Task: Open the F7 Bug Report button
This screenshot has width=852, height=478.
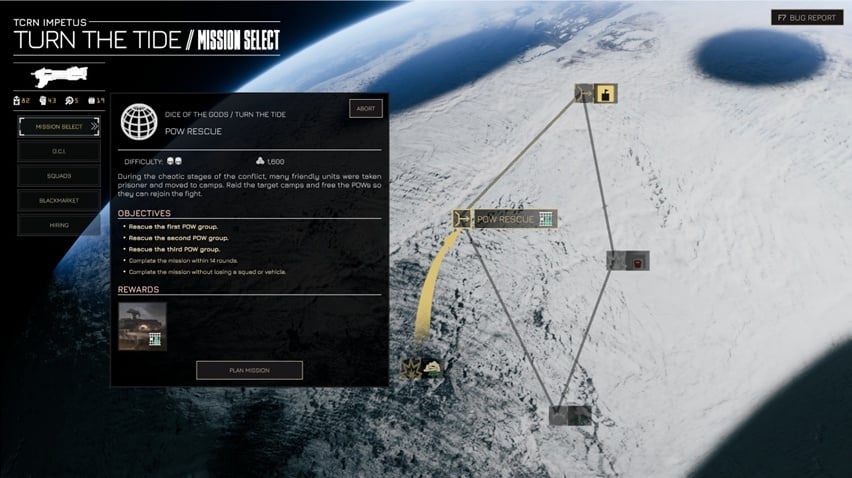Action: tap(807, 17)
